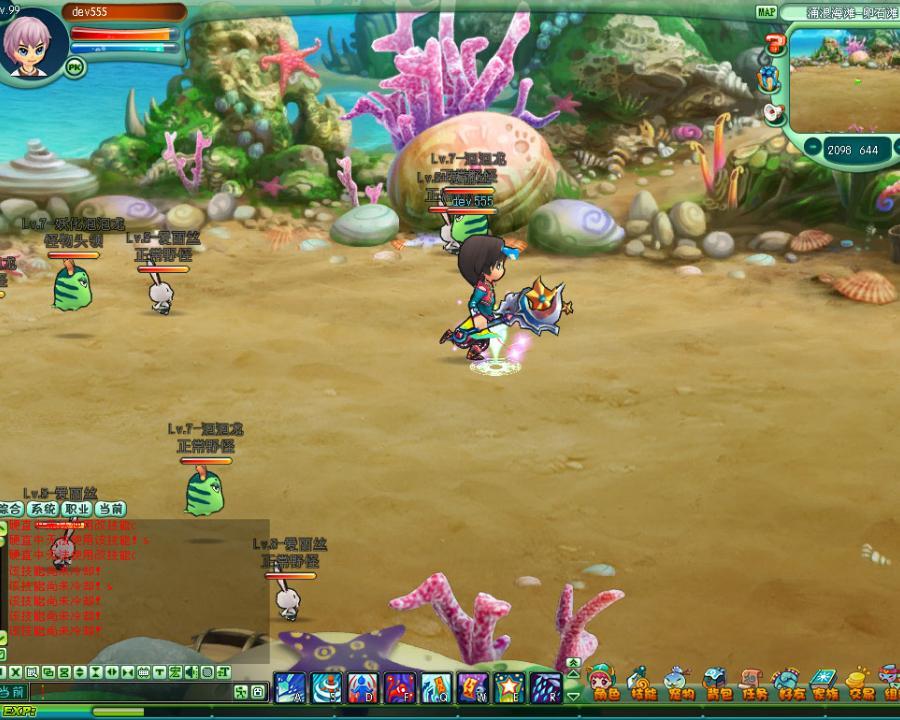Zoom out the minimap with minus button
900x720 pixels.
point(812,149)
